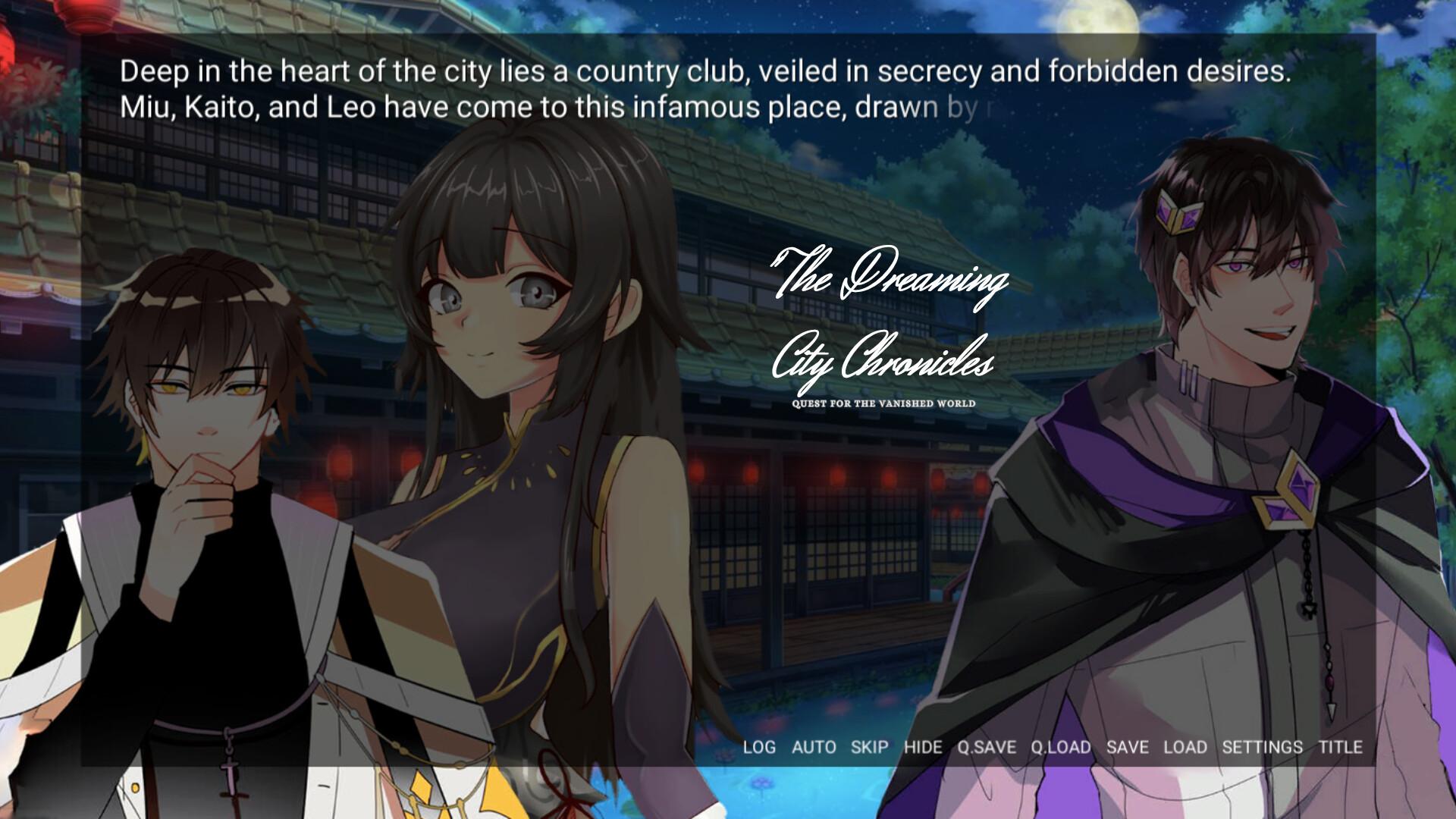HIDE the dialogue text window
Screen dimensions: 1456x819
(x=922, y=747)
